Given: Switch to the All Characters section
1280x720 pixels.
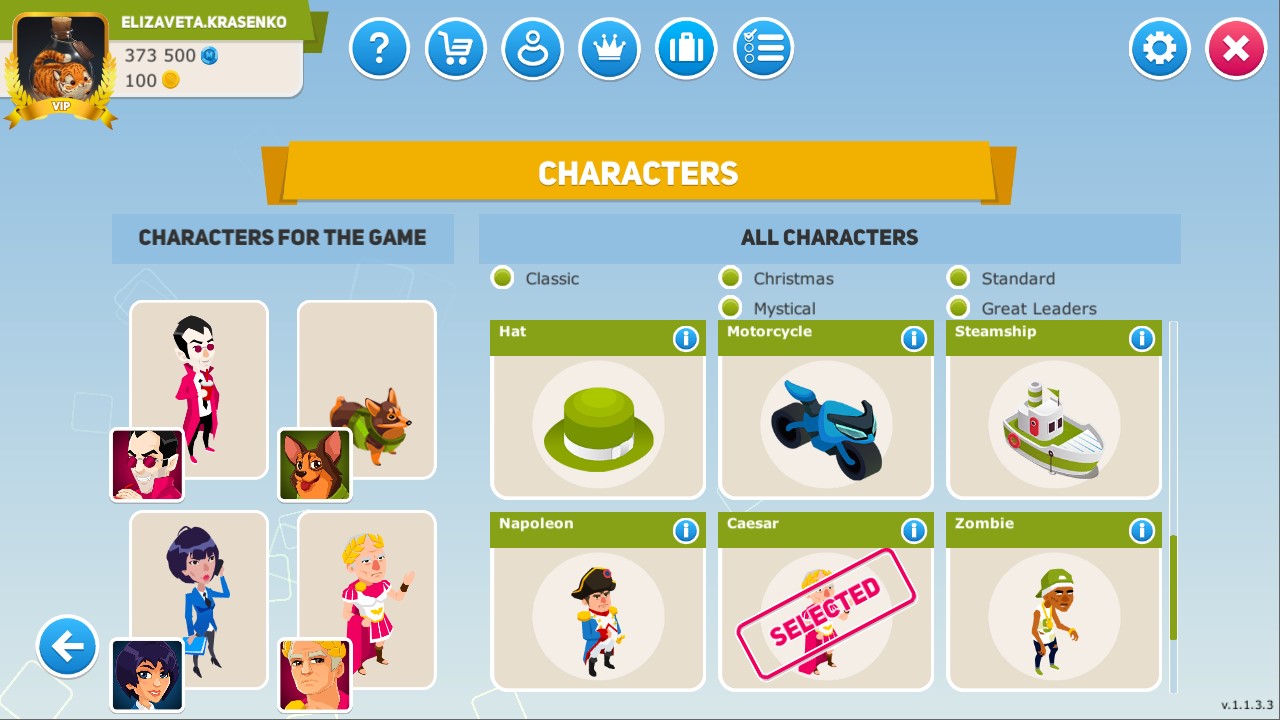Looking at the screenshot, I should (829, 238).
